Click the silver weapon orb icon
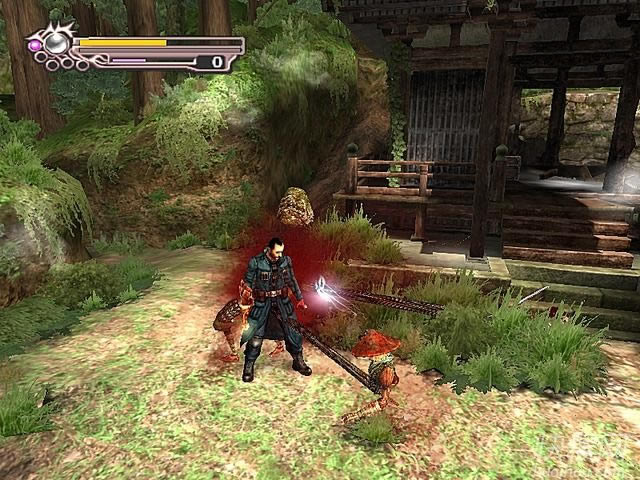 point(57,42)
